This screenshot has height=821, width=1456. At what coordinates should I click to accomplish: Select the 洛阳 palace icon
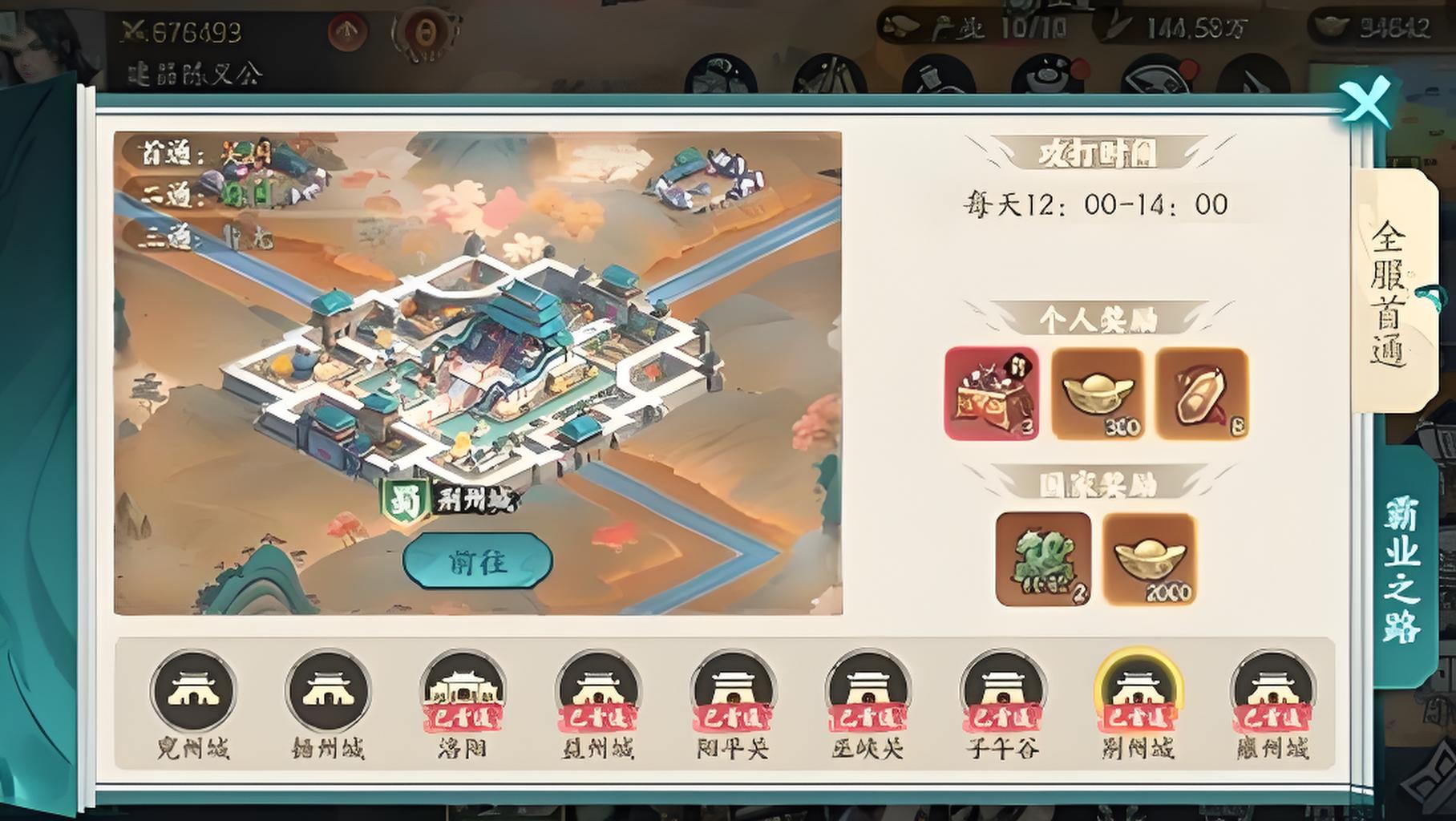click(463, 692)
